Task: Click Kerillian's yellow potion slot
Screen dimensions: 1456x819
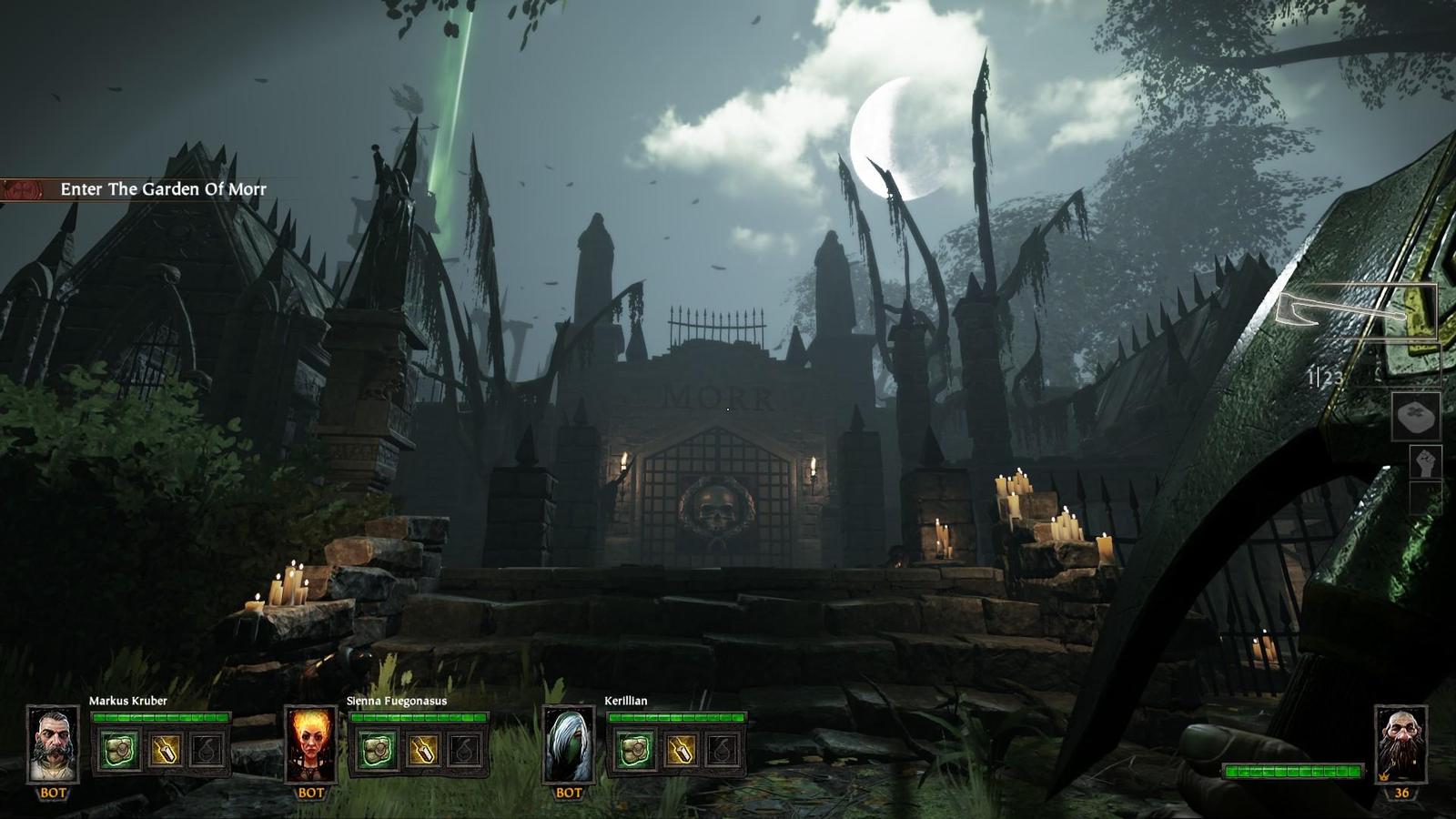Action: [x=680, y=751]
